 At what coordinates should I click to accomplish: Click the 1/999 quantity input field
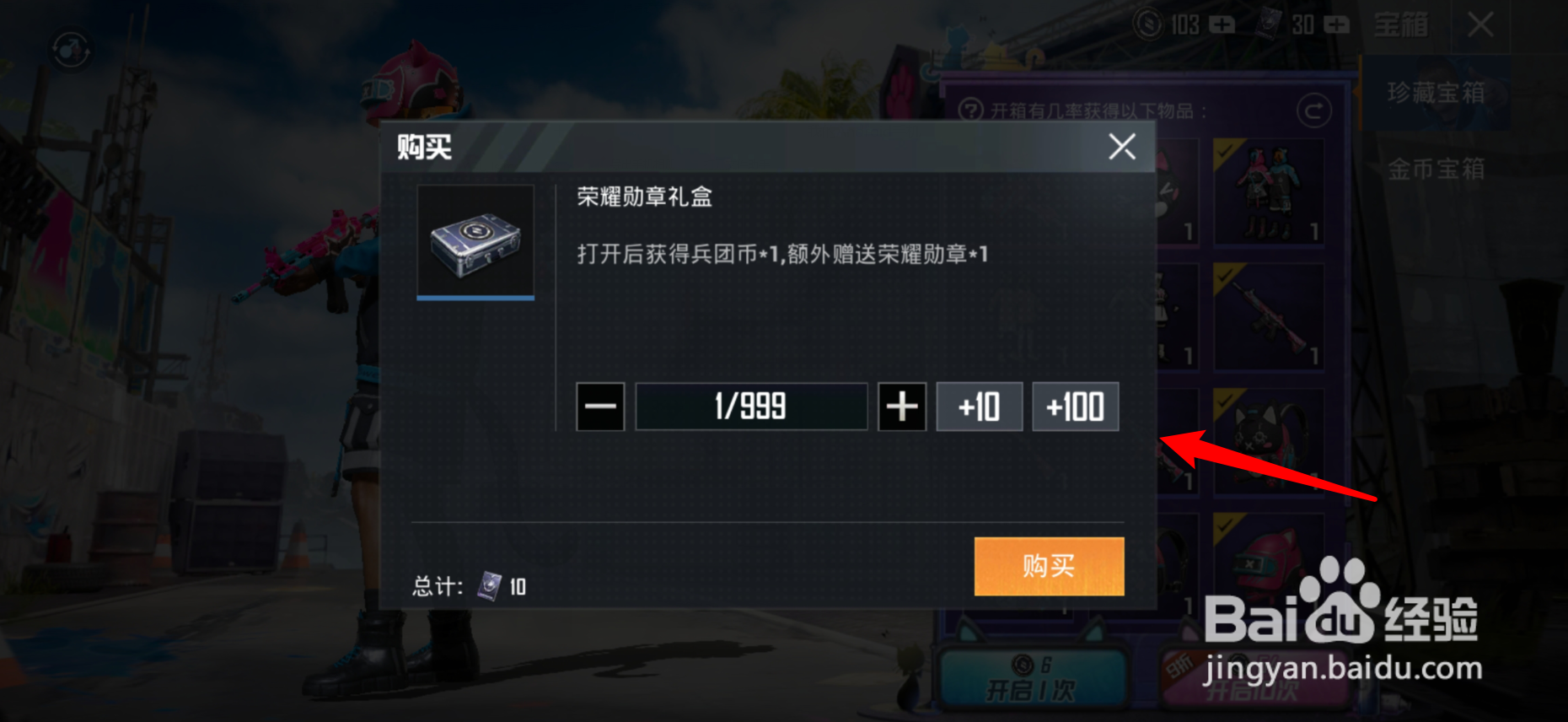[x=750, y=406]
